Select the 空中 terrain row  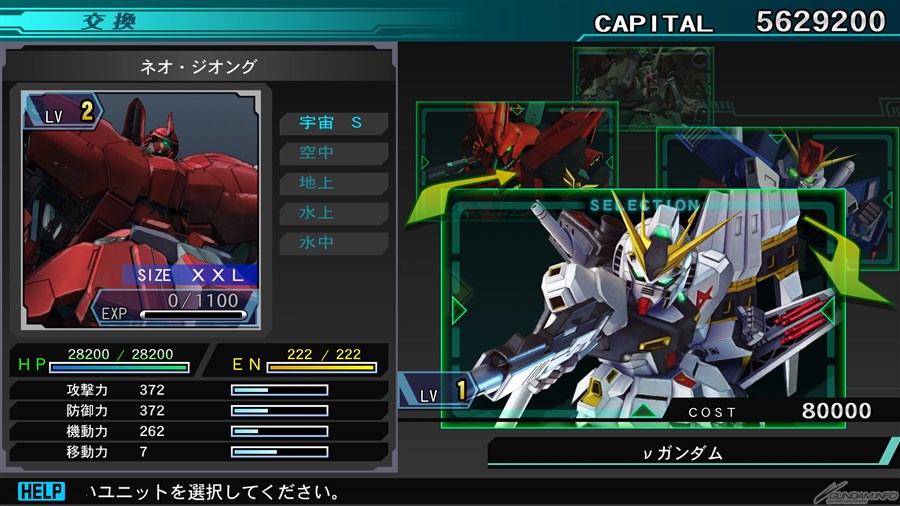coord(334,153)
